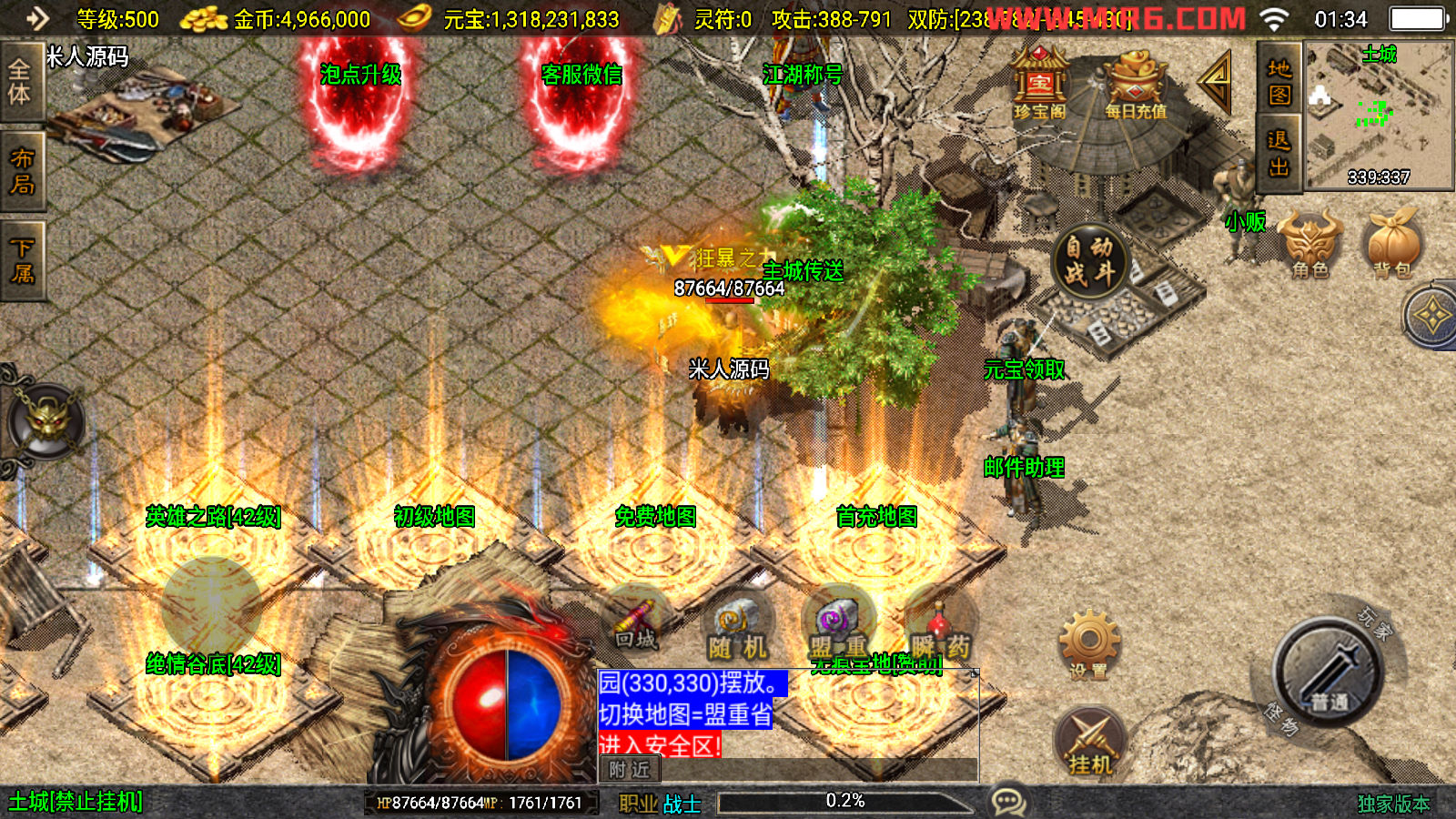1456x819 pixels.
Task: Use the 随机 random teleport stone
Action: point(737,628)
